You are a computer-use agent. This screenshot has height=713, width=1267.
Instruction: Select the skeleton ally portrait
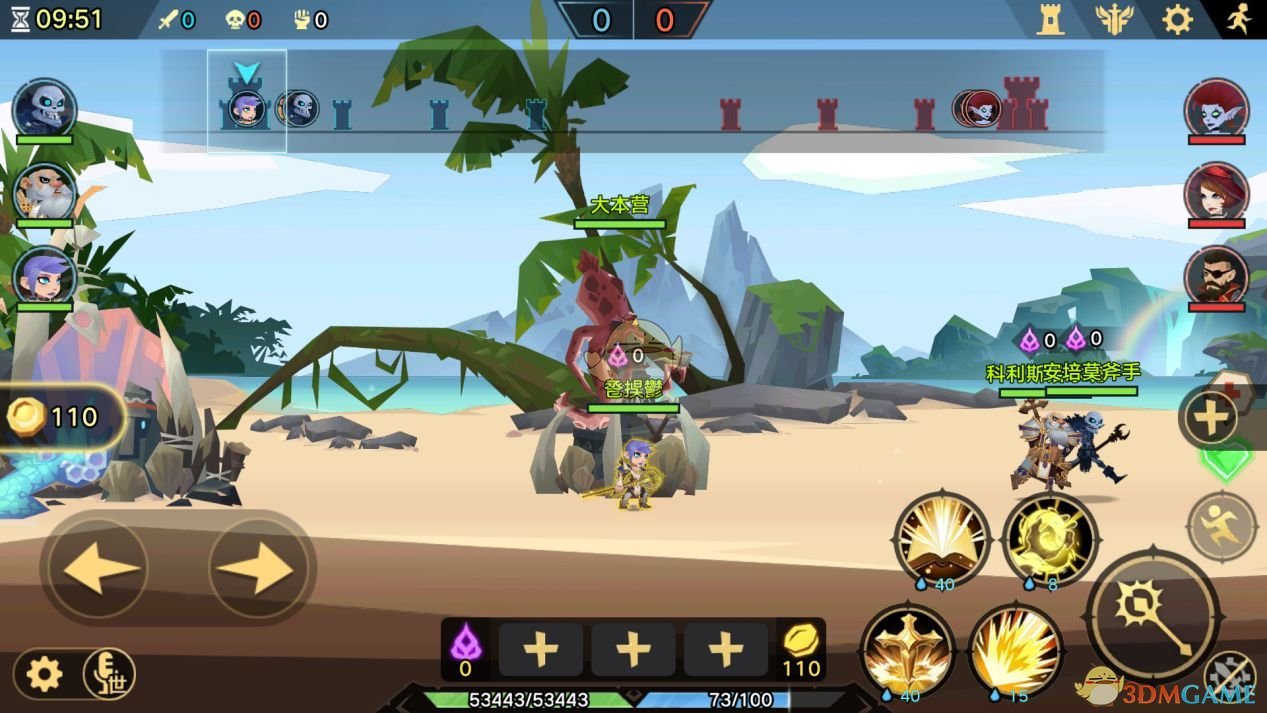[x=44, y=108]
